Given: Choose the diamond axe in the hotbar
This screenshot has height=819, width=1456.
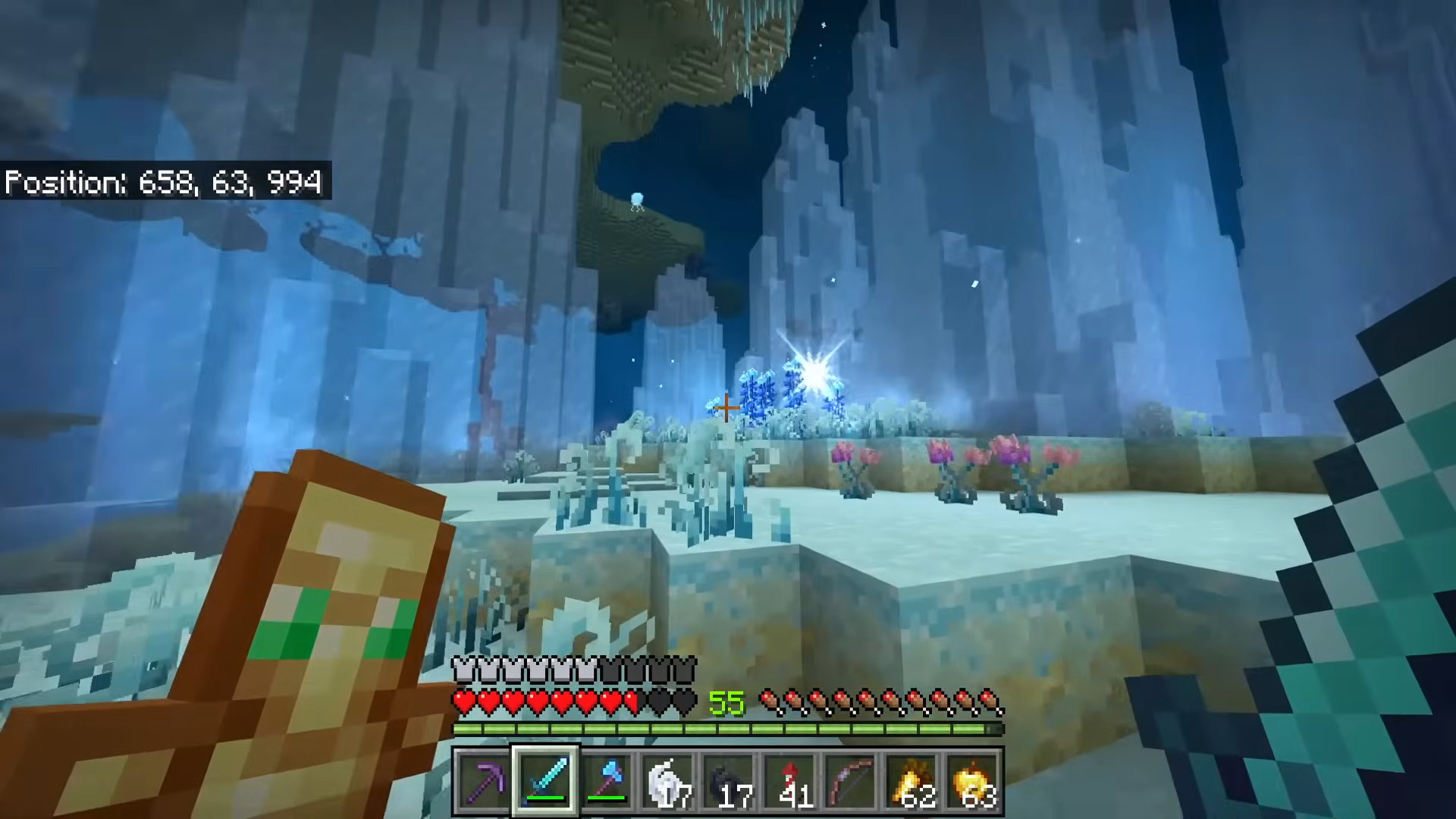Looking at the screenshot, I should click(607, 781).
